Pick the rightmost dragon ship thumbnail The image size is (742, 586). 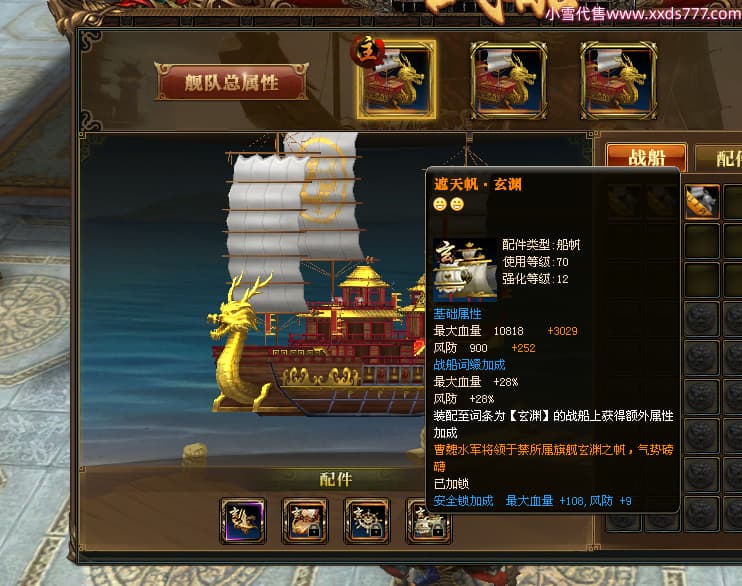pos(618,79)
